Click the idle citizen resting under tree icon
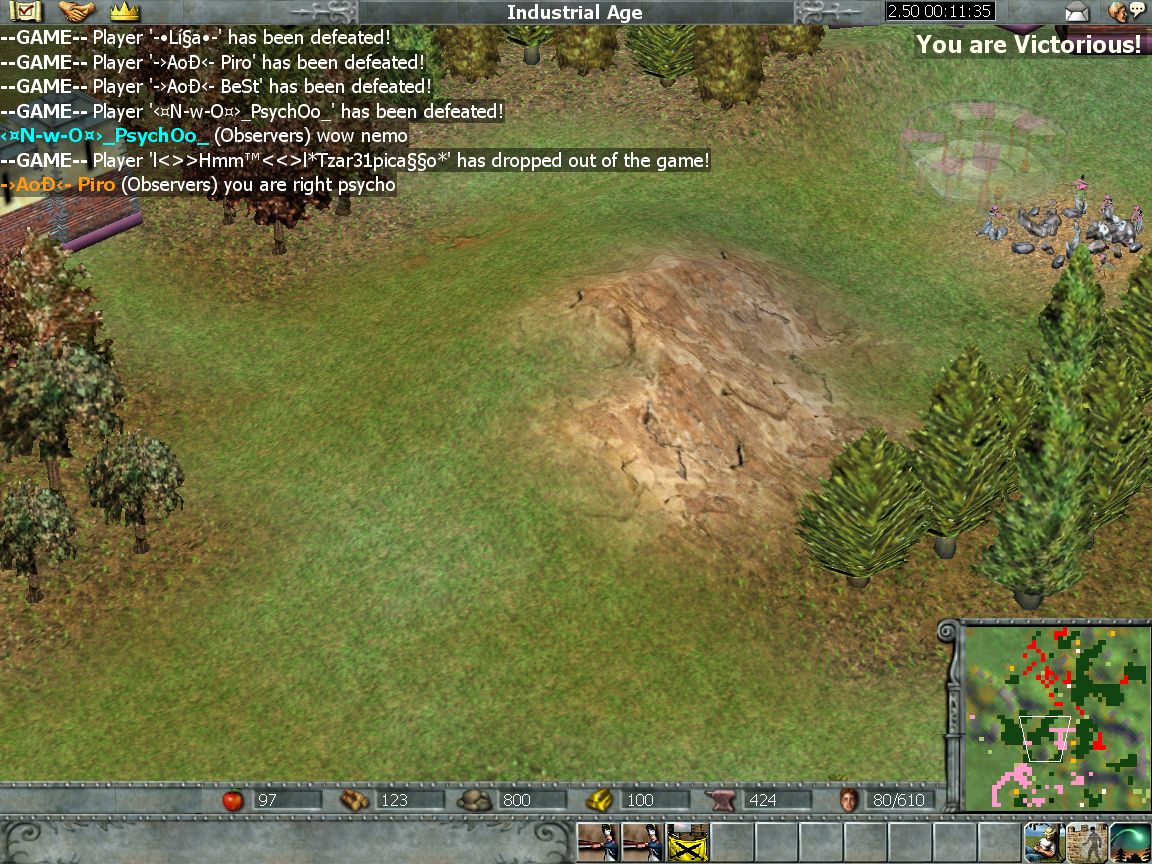 click(1043, 843)
